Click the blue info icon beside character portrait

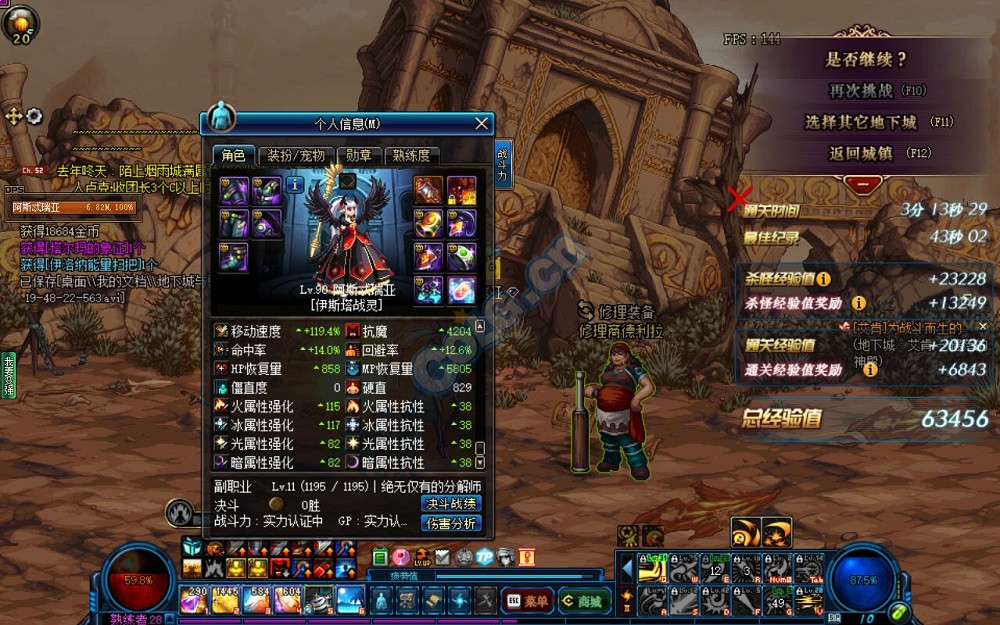pyautogui.click(x=295, y=185)
